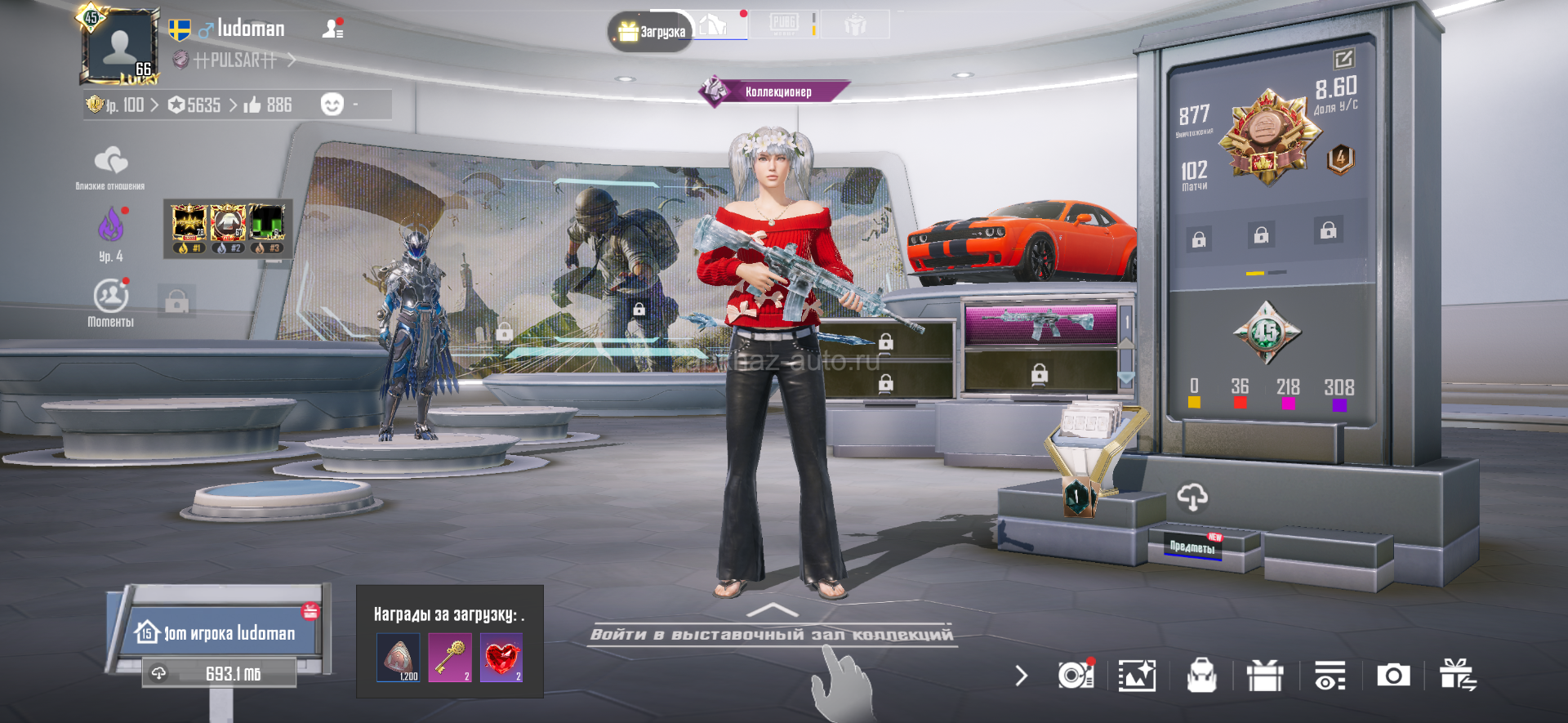Open Близкие отношения hearts icon

pos(110,162)
